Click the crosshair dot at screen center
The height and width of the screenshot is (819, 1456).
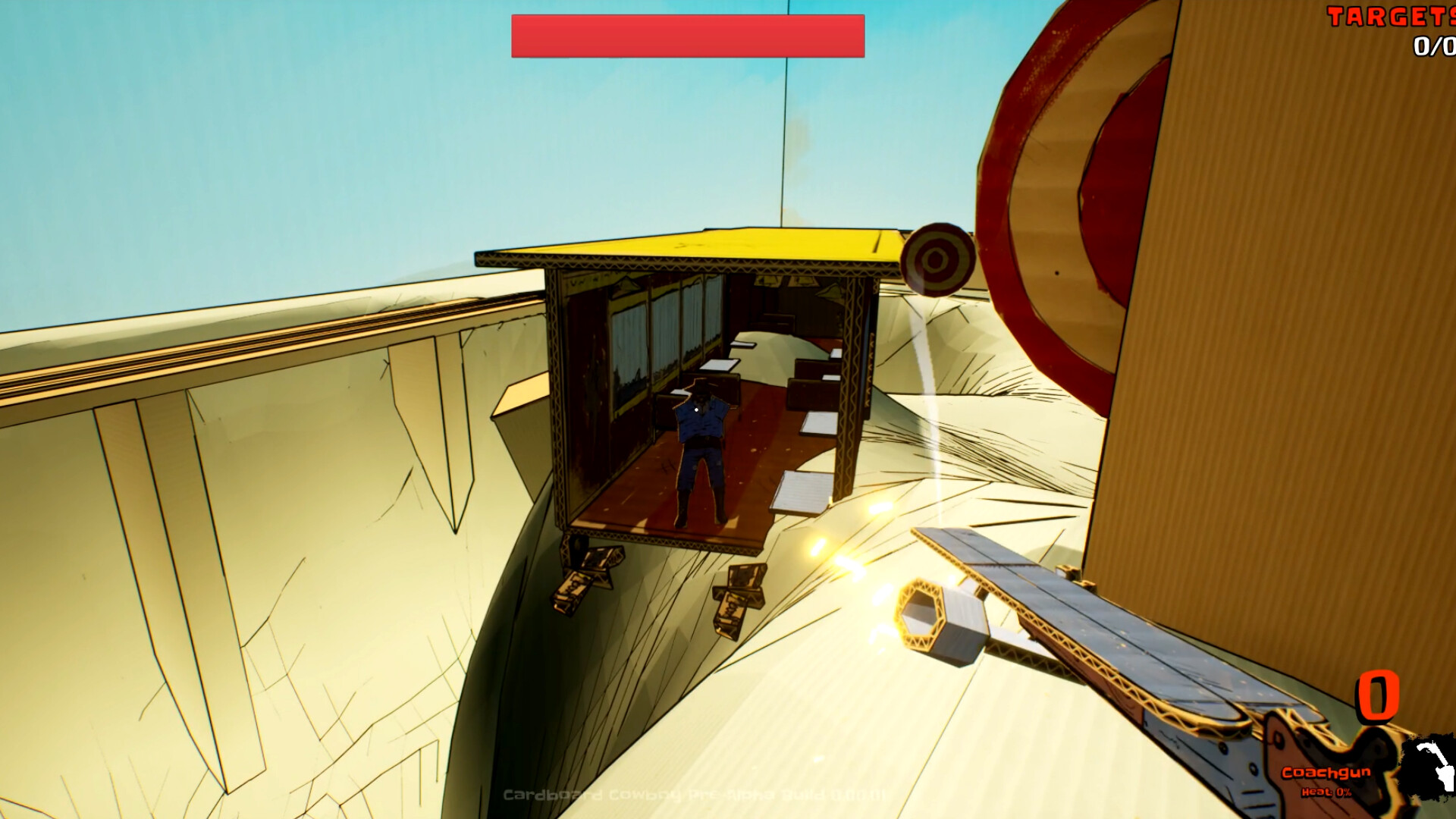(695, 409)
